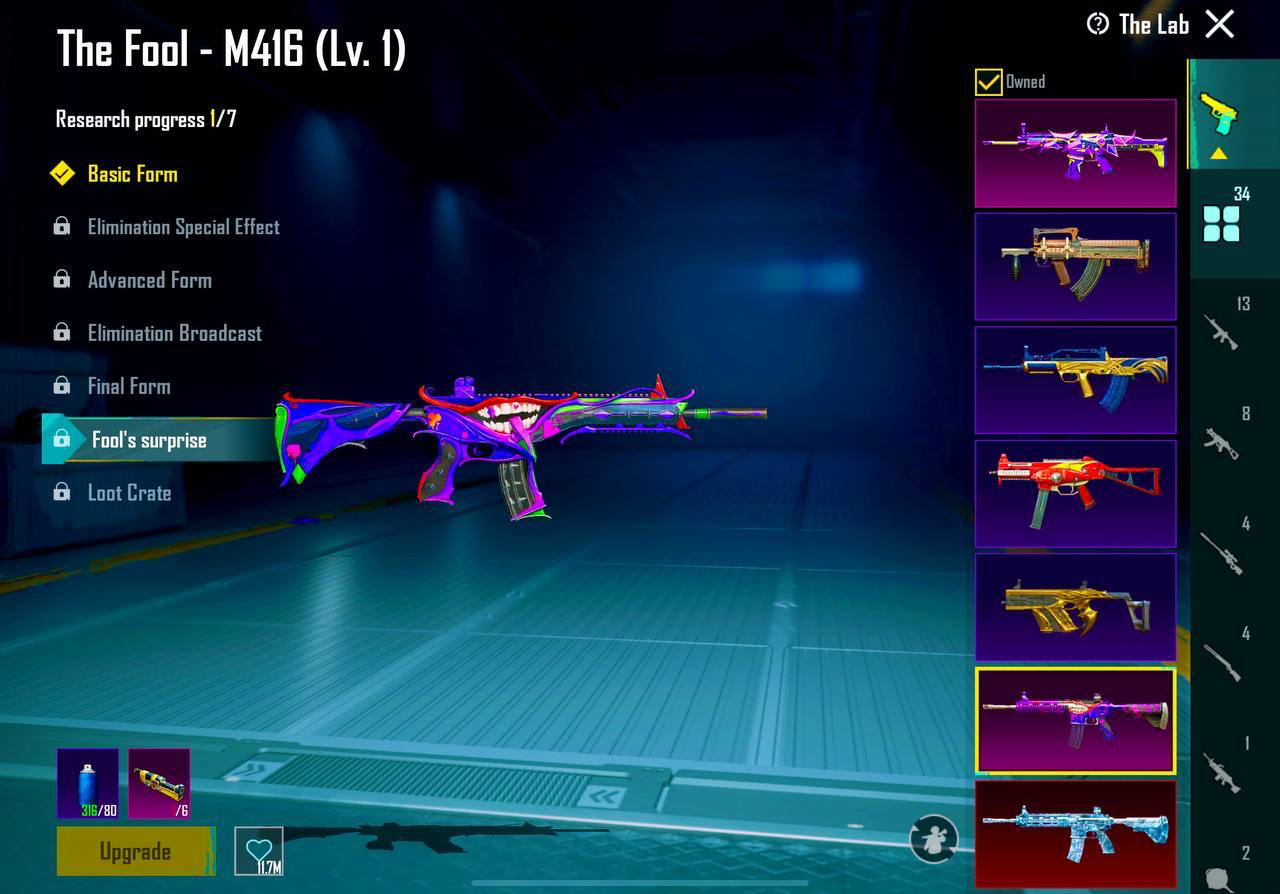This screenshot has width=1280, height=894.
Task: Open the Elimination Broadcast entry
Action: (x=174, y=333)
